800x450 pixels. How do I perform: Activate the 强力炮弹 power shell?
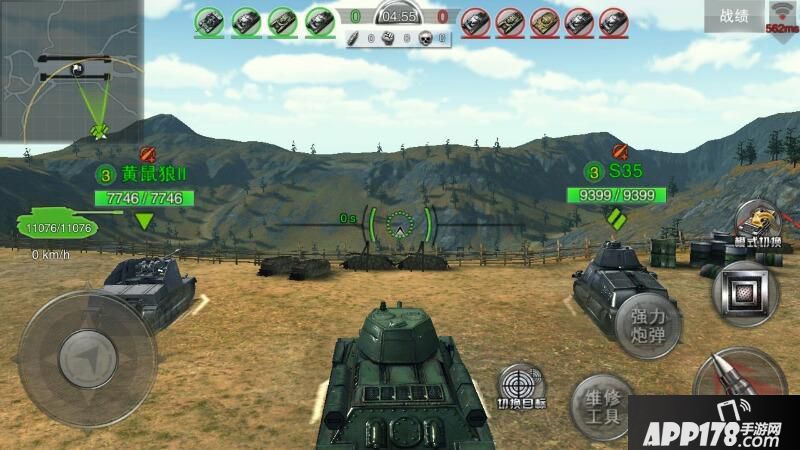648,326
